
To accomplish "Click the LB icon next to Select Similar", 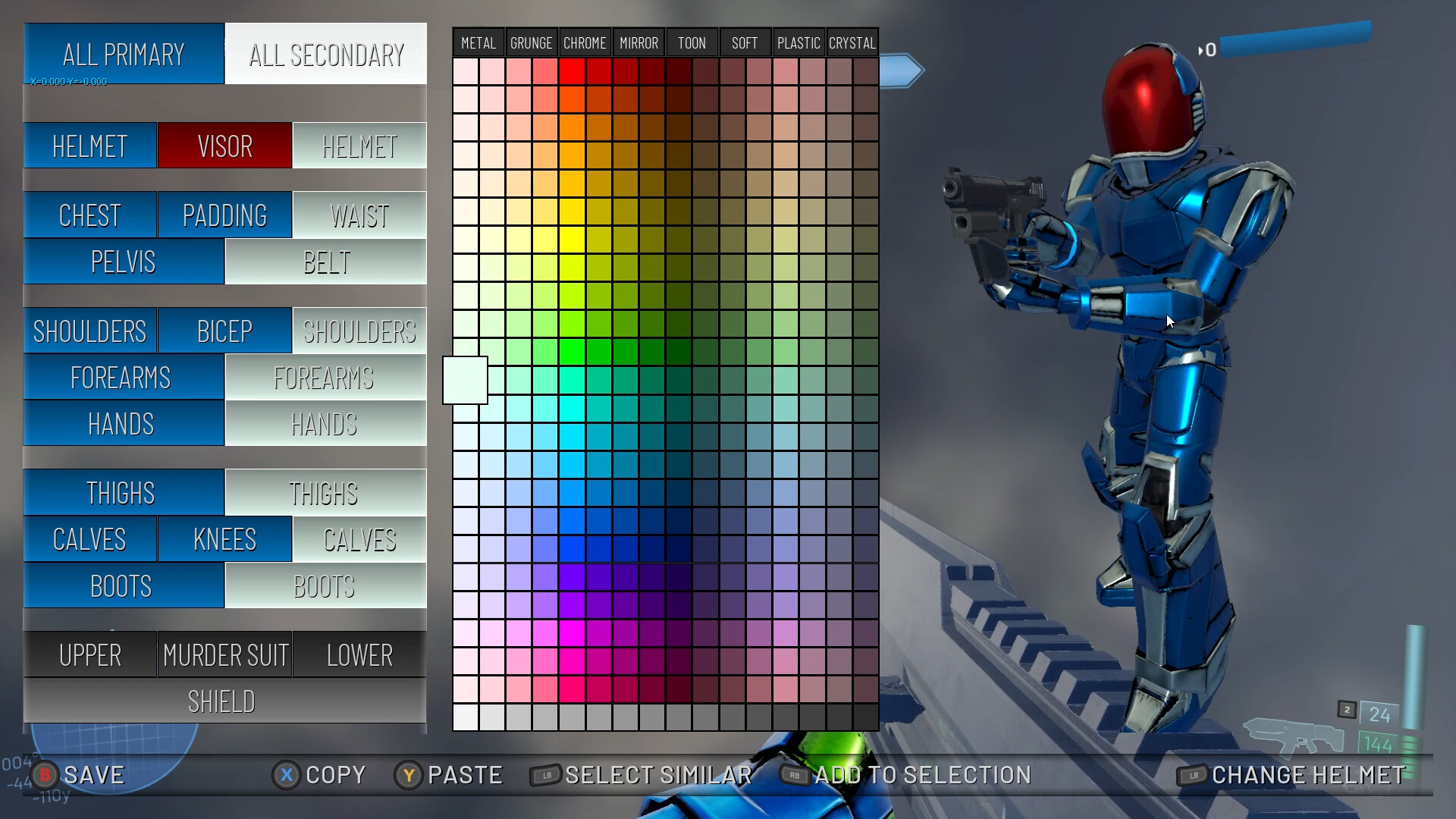I will point(544,775).
